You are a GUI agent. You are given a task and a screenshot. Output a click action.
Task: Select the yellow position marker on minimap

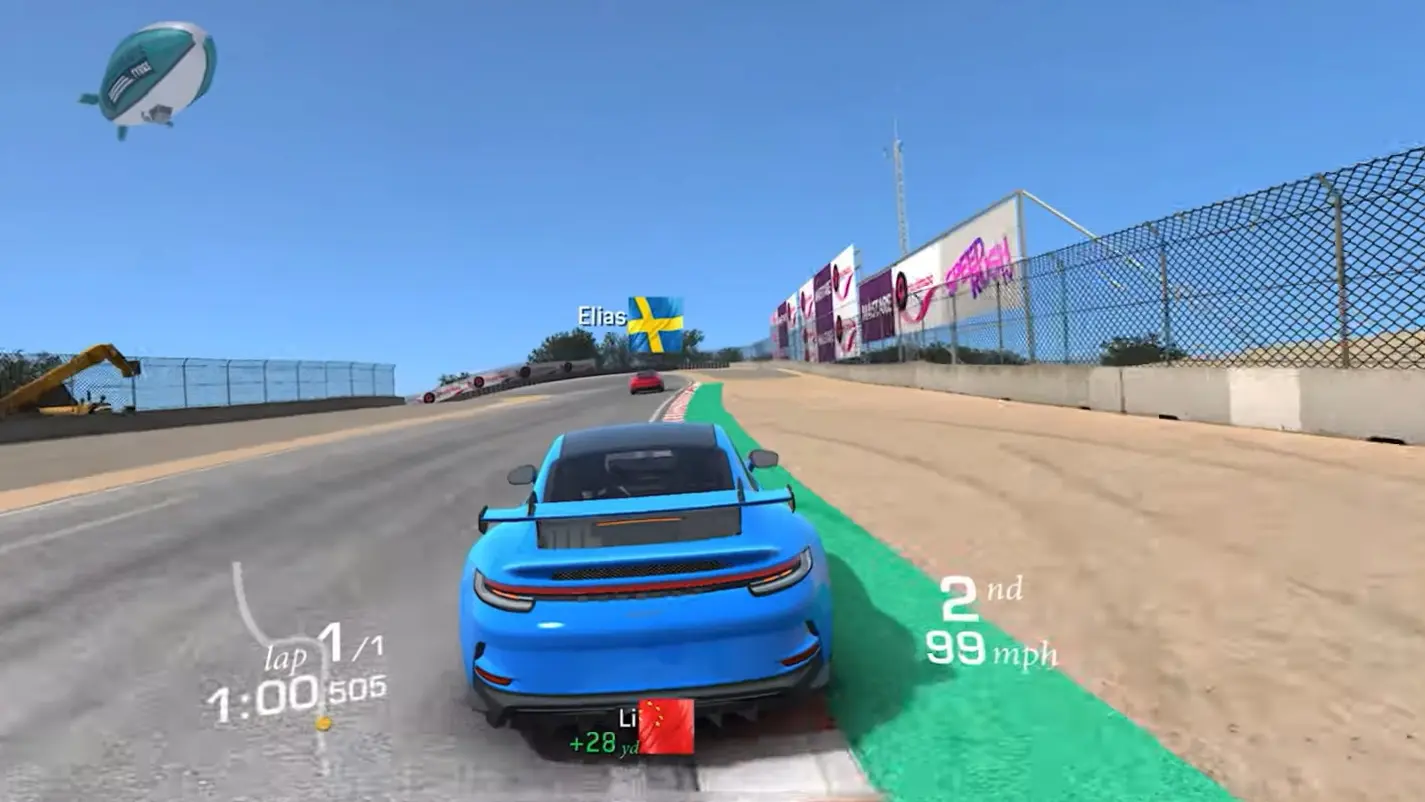323,723
